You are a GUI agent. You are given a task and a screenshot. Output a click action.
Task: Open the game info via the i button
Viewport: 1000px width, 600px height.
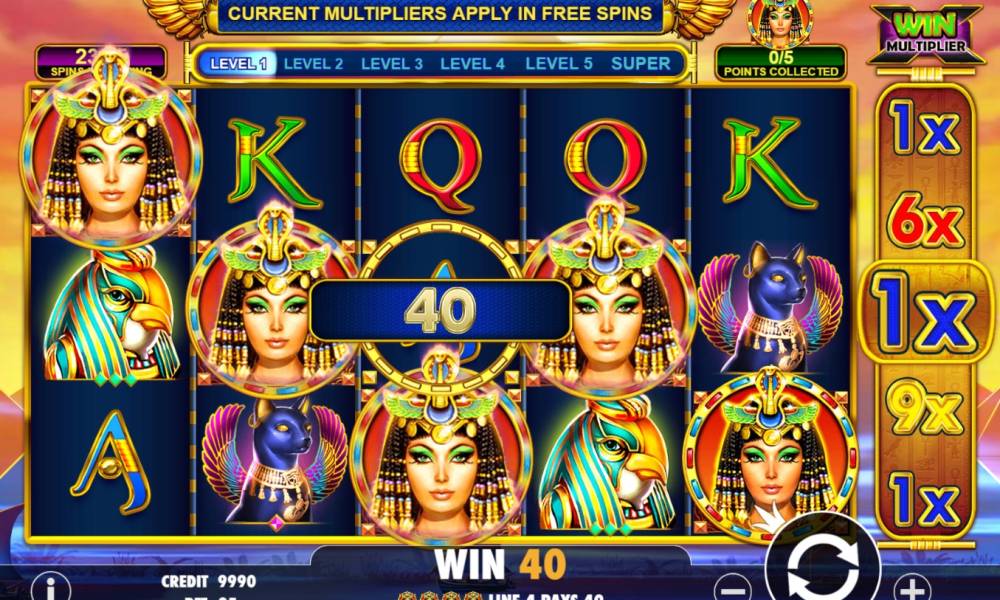point(50,587)
